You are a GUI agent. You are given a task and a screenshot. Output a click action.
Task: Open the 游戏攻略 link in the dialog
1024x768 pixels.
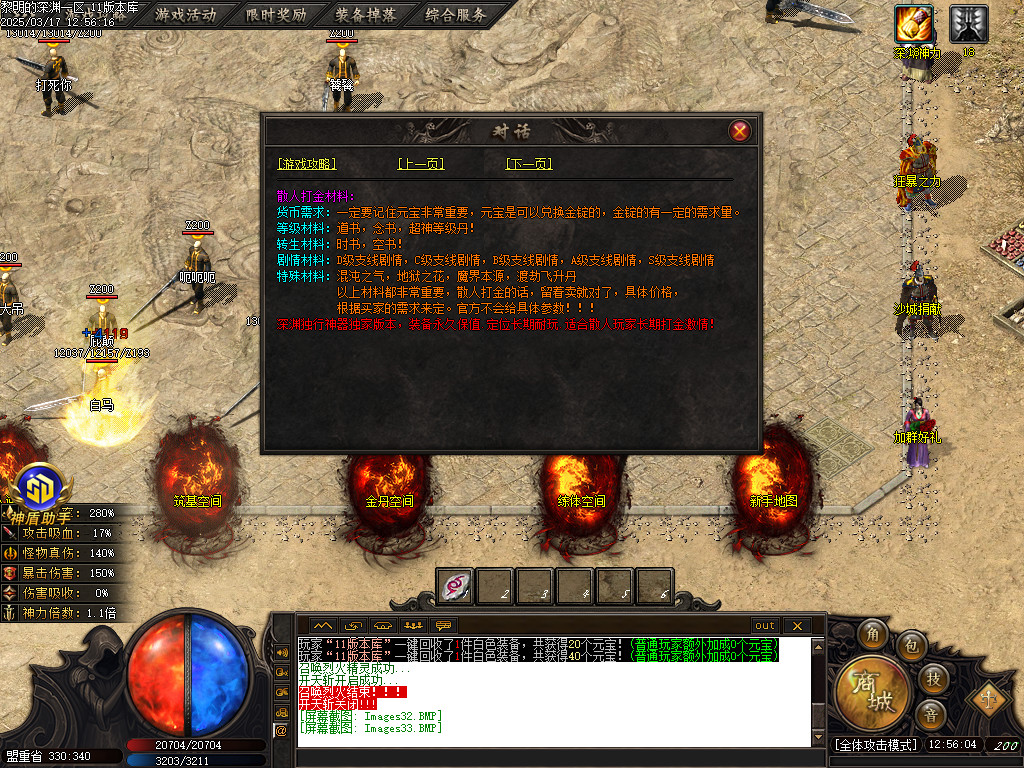click(x=307, y=164)
